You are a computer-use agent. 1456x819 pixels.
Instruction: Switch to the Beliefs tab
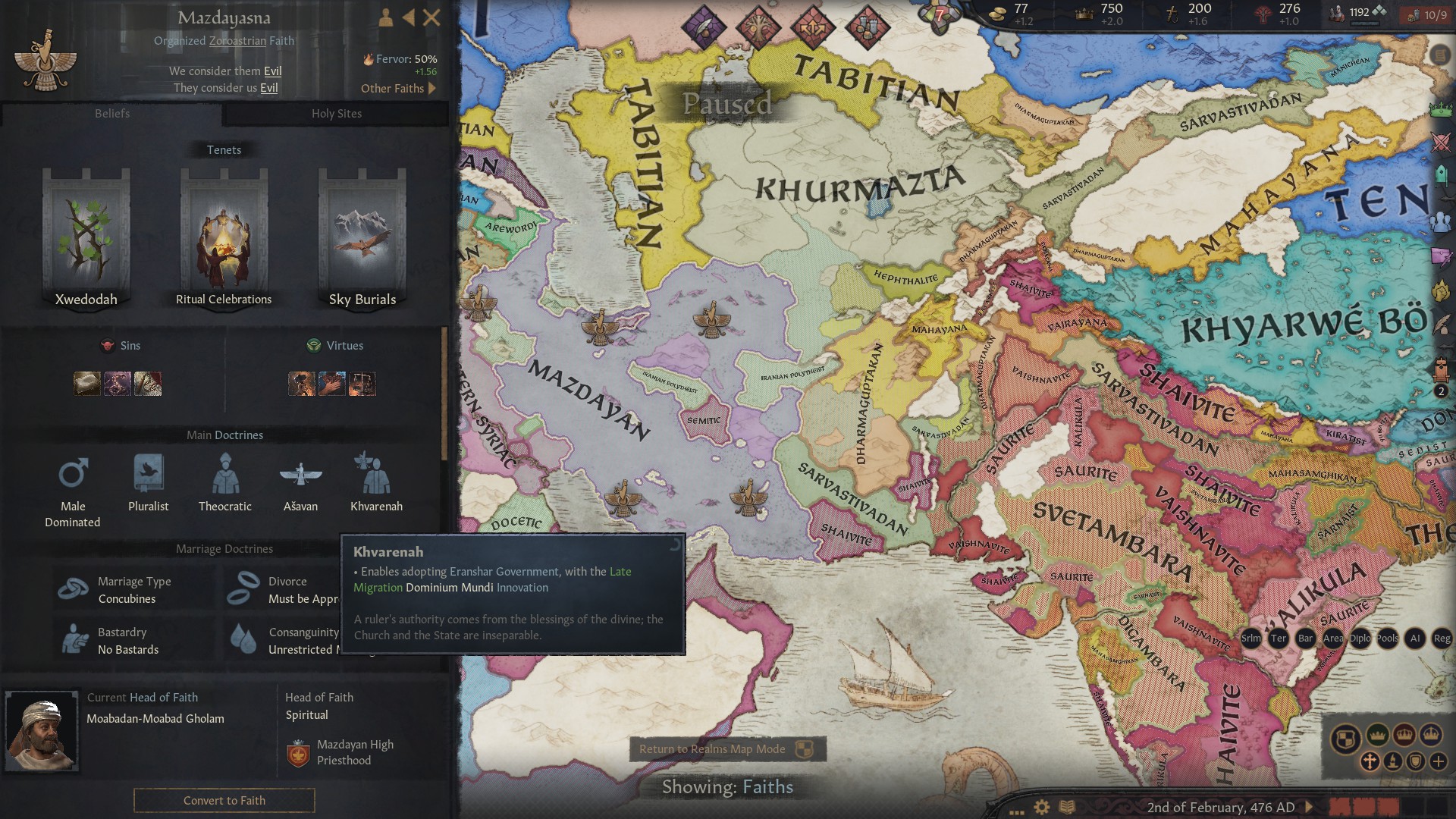(112, 114)
